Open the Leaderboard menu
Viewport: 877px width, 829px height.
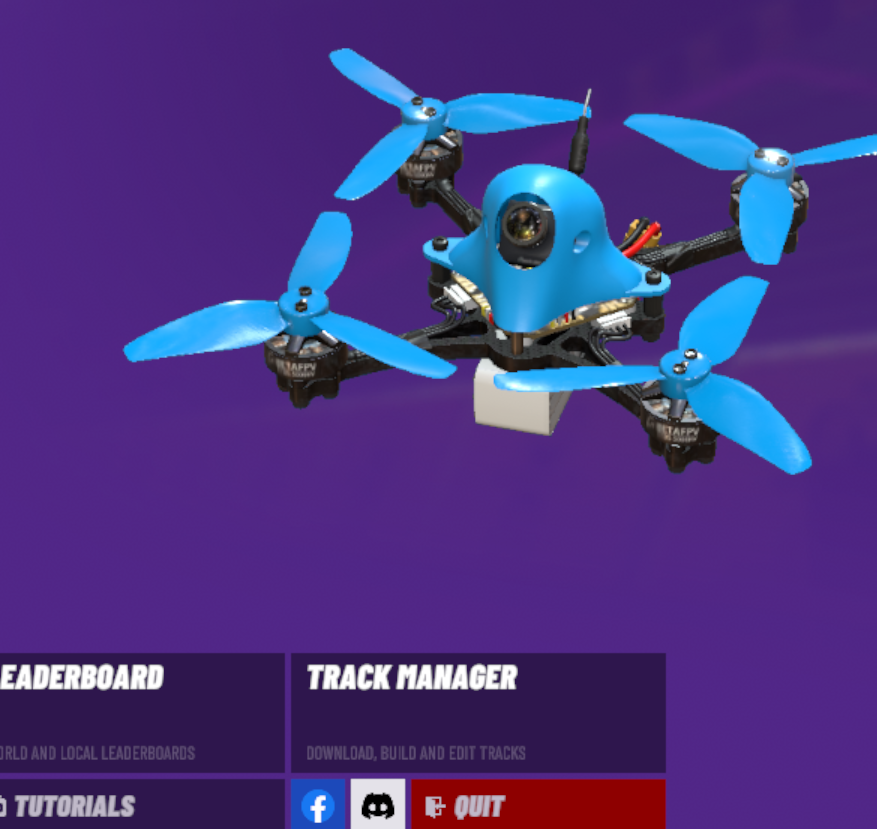(x=140, y=711)
